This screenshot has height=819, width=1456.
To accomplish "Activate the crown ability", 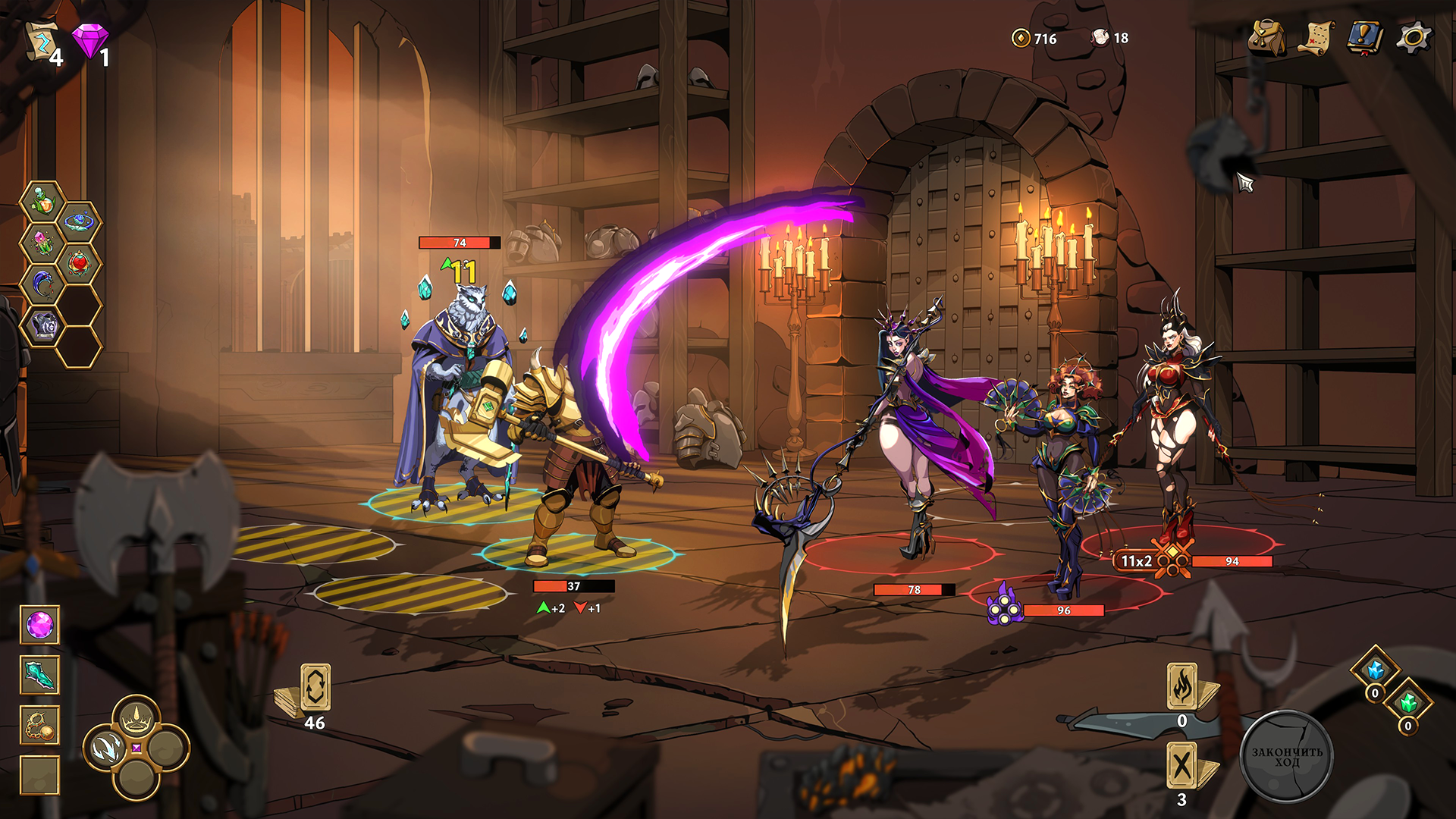I will coord(136,716).
